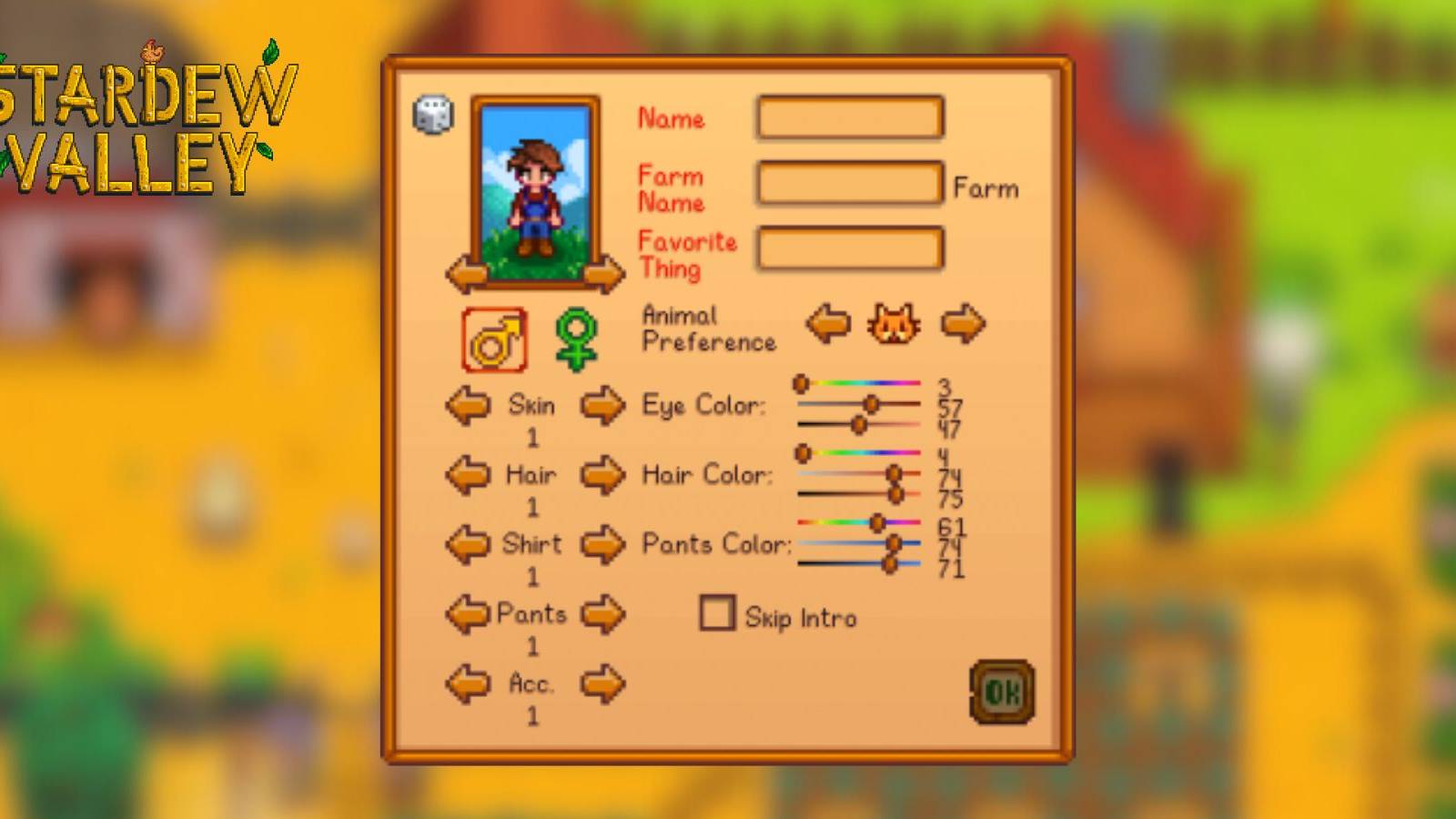This screenshot has width=1456, height=819.
Task: Select male as your character's gender
Action: 494,339
